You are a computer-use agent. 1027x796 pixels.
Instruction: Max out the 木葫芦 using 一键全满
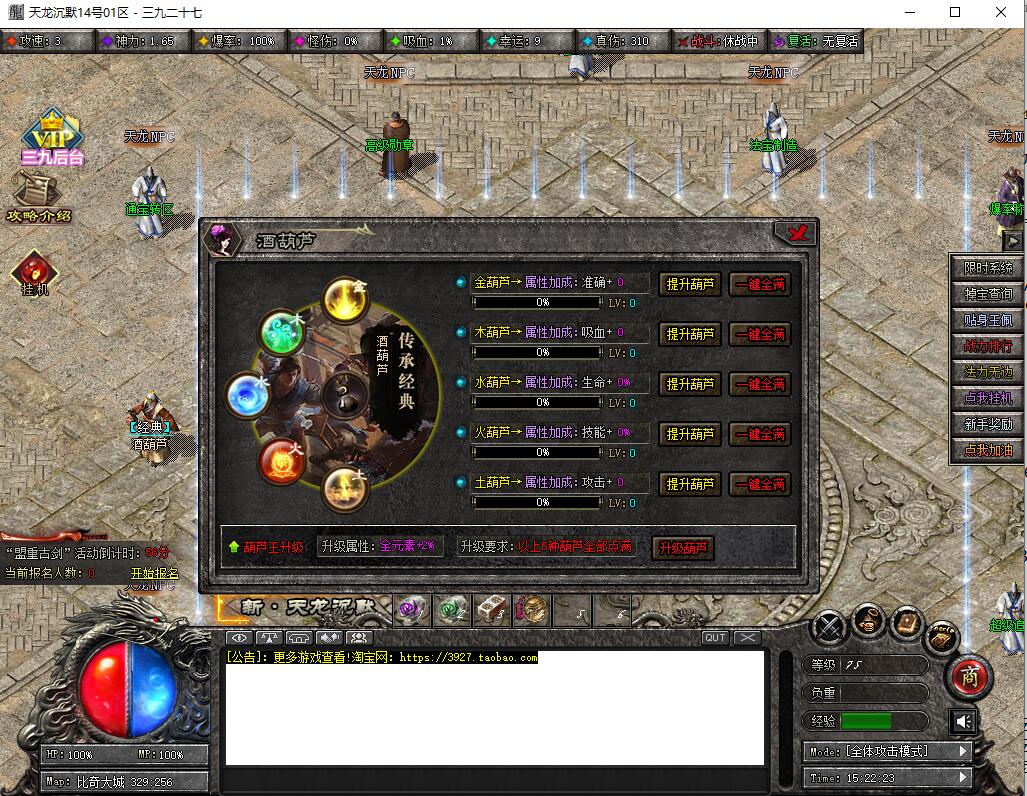[x=760, y=334]
